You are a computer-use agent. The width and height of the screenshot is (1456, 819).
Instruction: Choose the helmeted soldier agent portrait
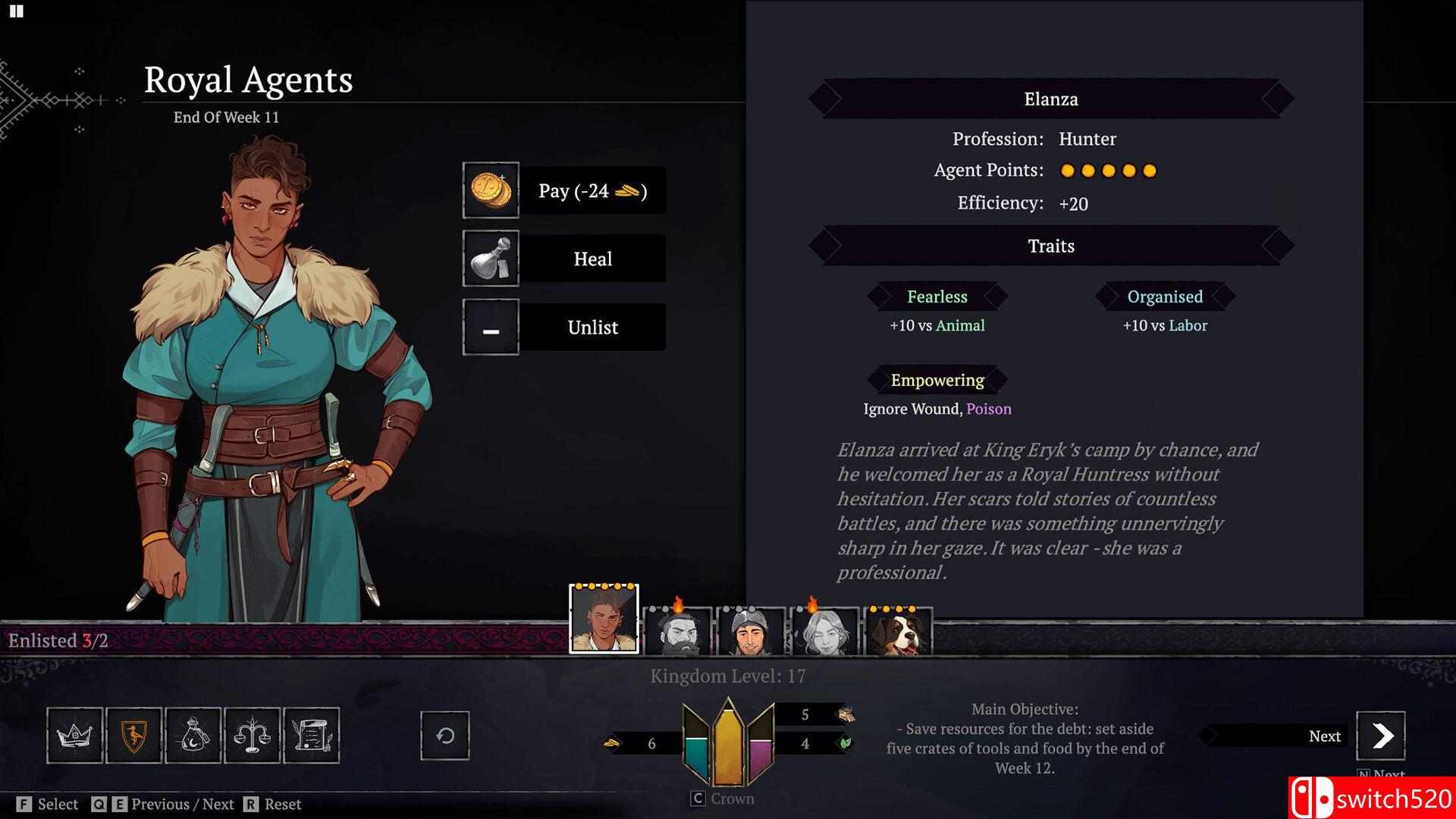(750, 631)
